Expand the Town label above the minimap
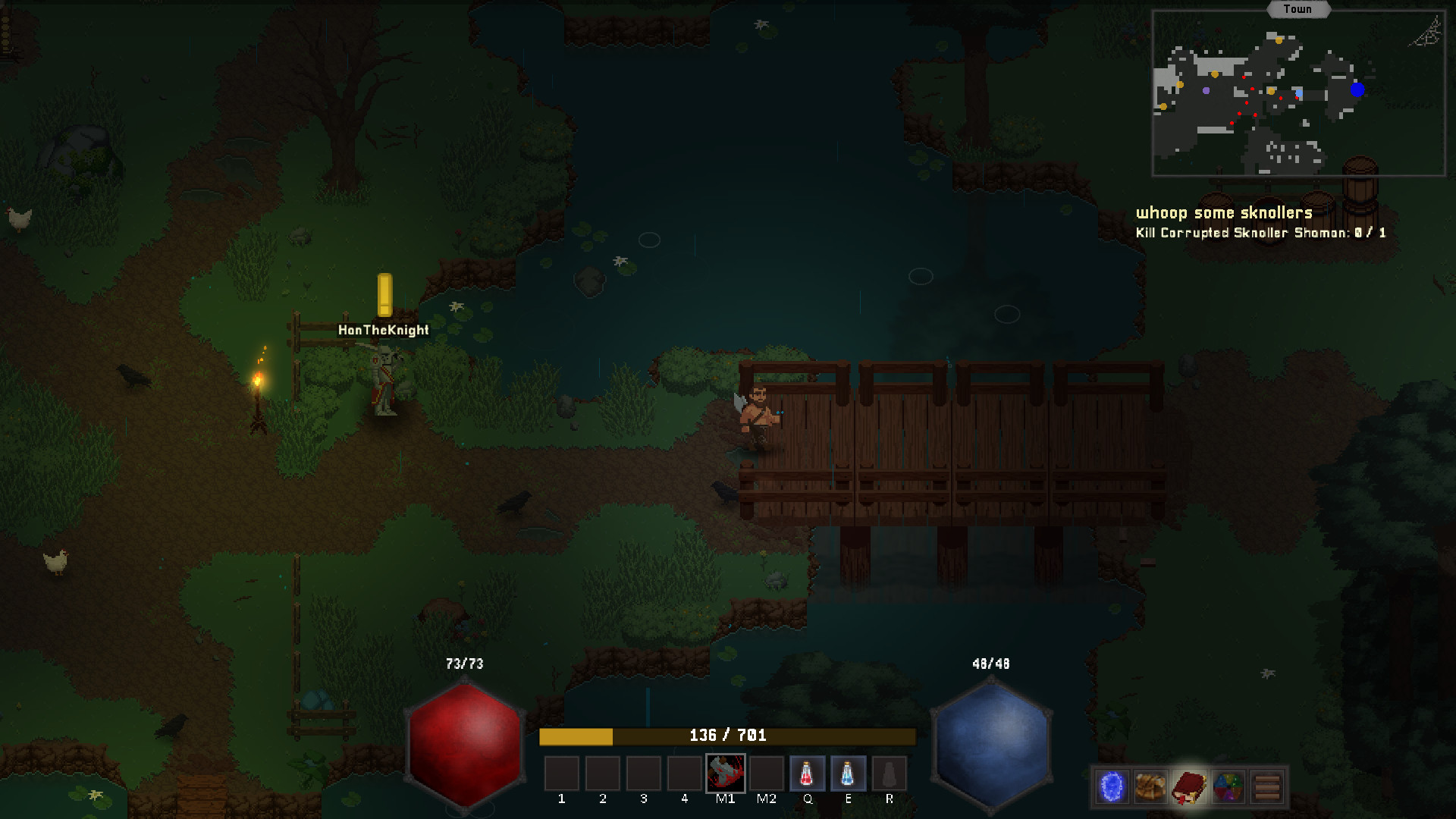This screenshot has width=1456, height=819. click(1298, 9)
